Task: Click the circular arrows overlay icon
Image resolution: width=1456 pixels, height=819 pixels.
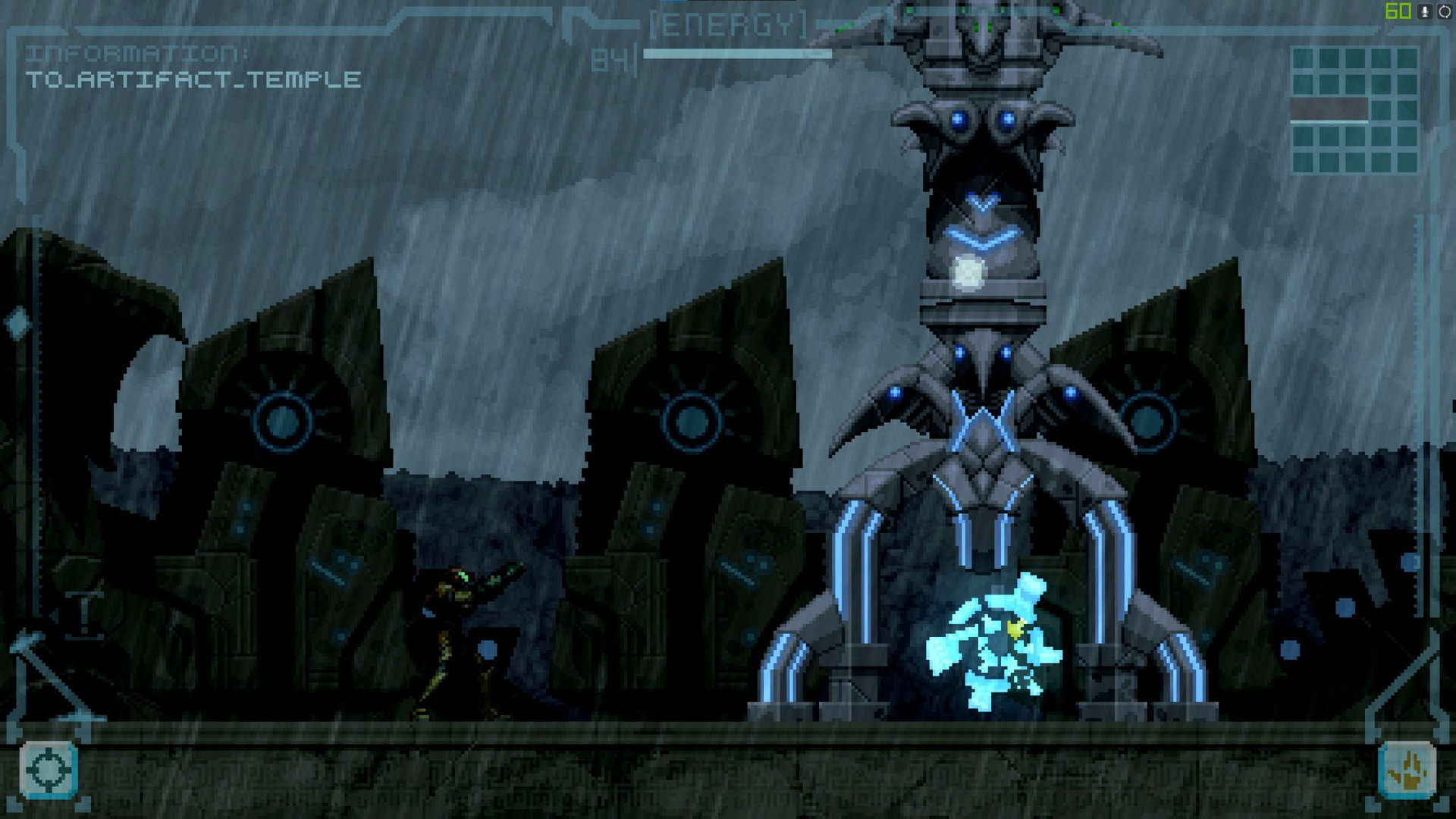Action: pos(1445,11)
